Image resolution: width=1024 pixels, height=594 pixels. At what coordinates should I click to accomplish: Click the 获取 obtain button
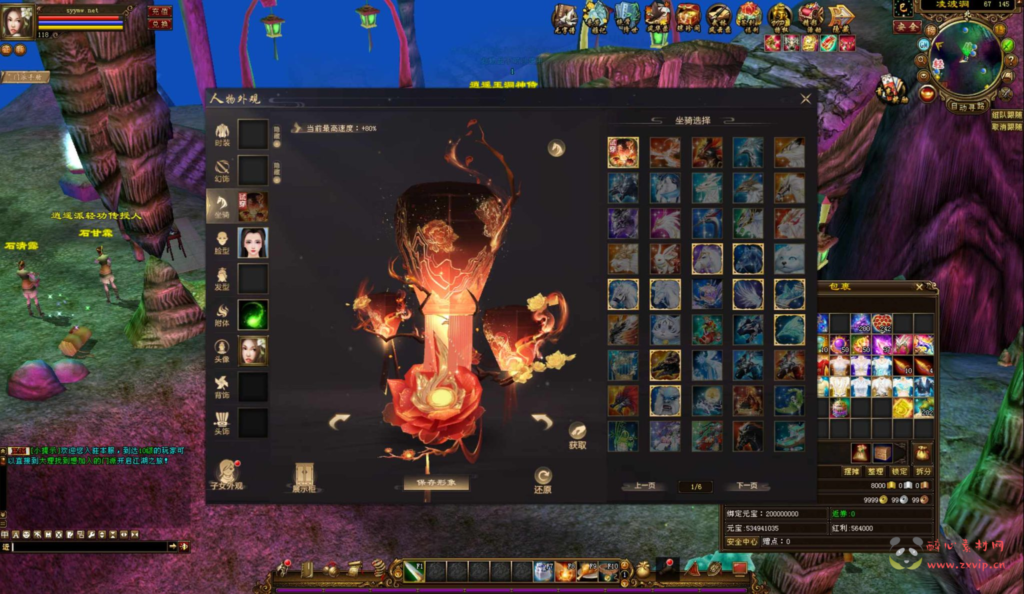(577, 435)
